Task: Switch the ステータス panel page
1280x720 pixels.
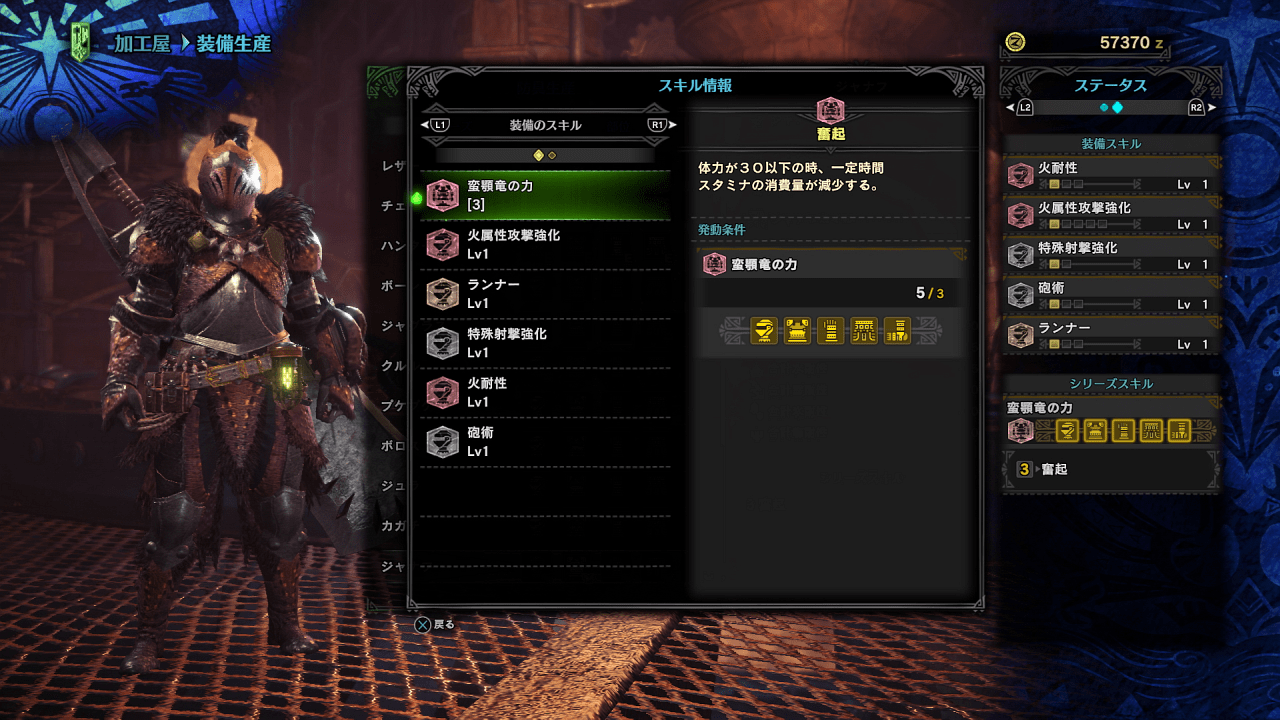Action: (1110, 107)
